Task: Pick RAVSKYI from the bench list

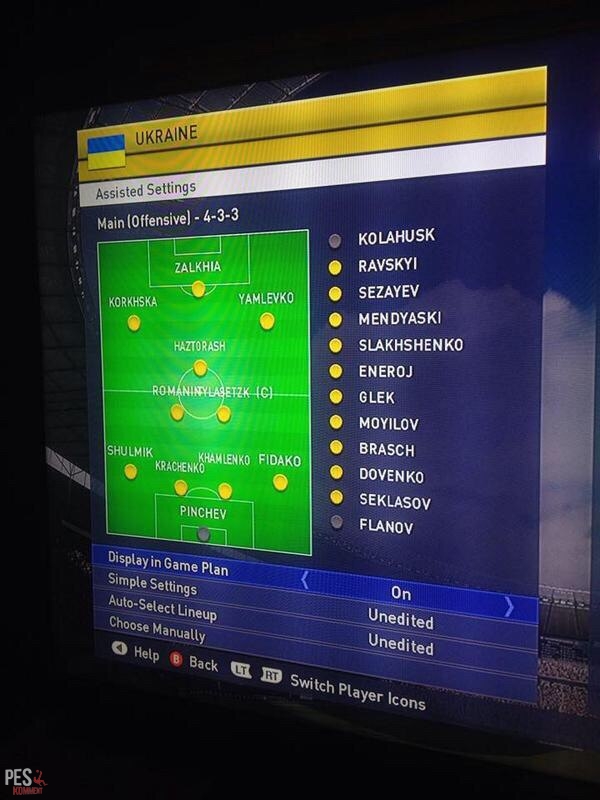Action: (x=388, y=265)
